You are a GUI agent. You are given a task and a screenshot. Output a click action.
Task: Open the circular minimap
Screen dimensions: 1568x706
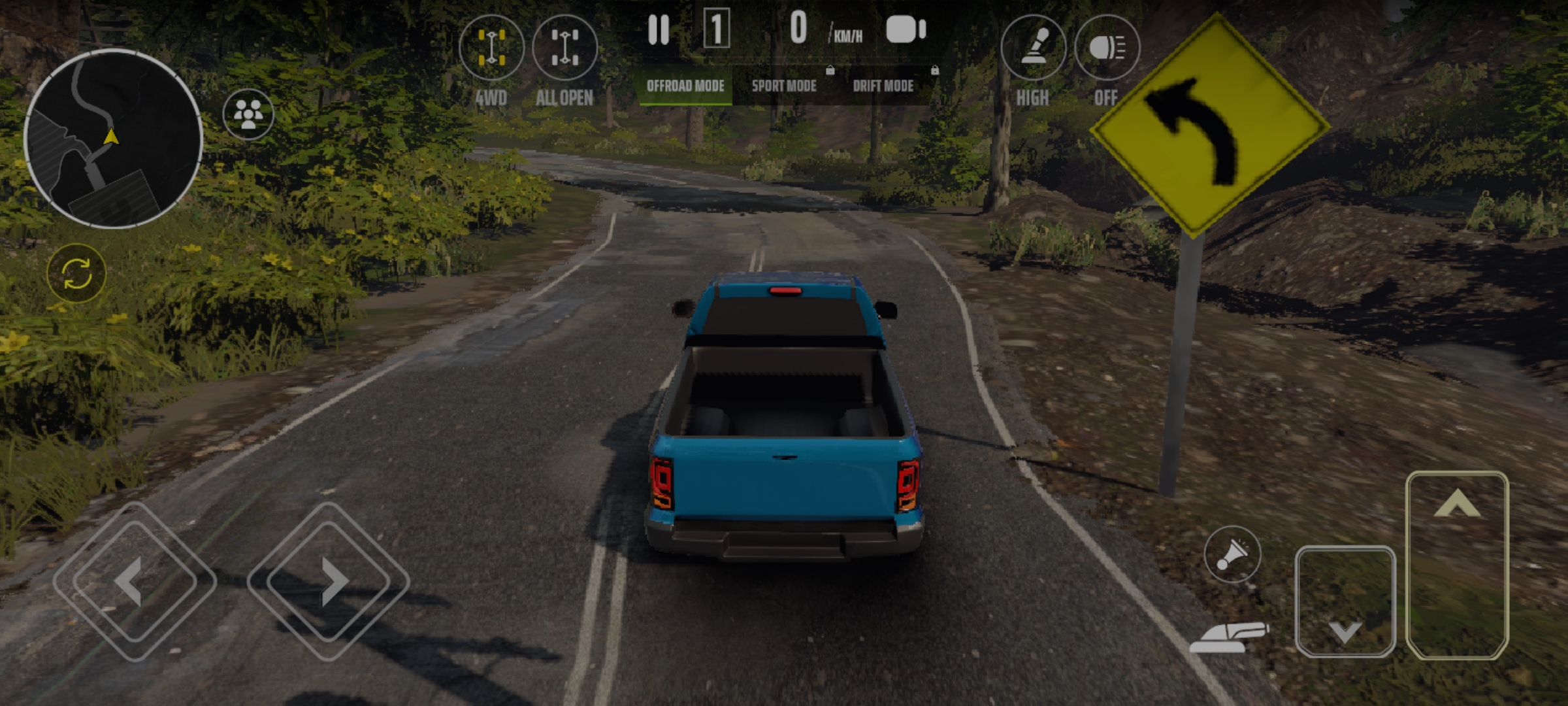tap(113, 138)
